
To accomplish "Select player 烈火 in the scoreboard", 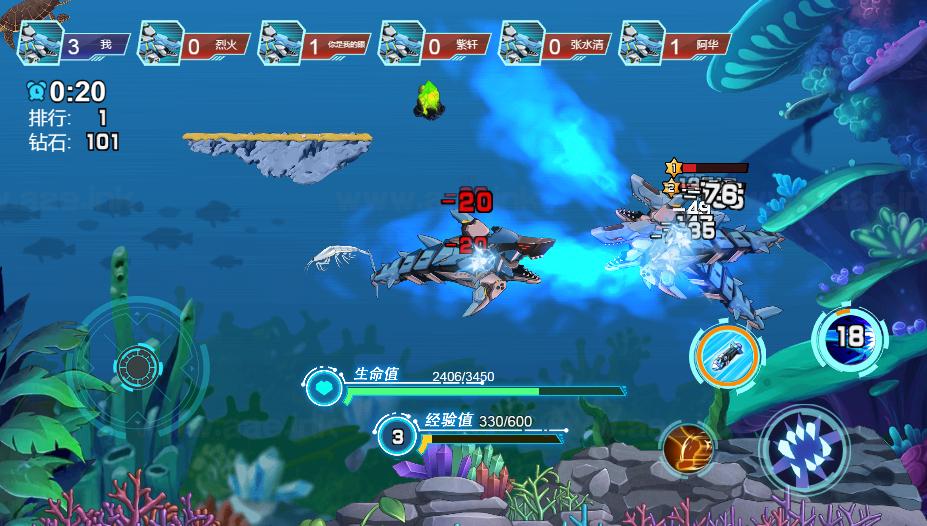I will [196, 45].
